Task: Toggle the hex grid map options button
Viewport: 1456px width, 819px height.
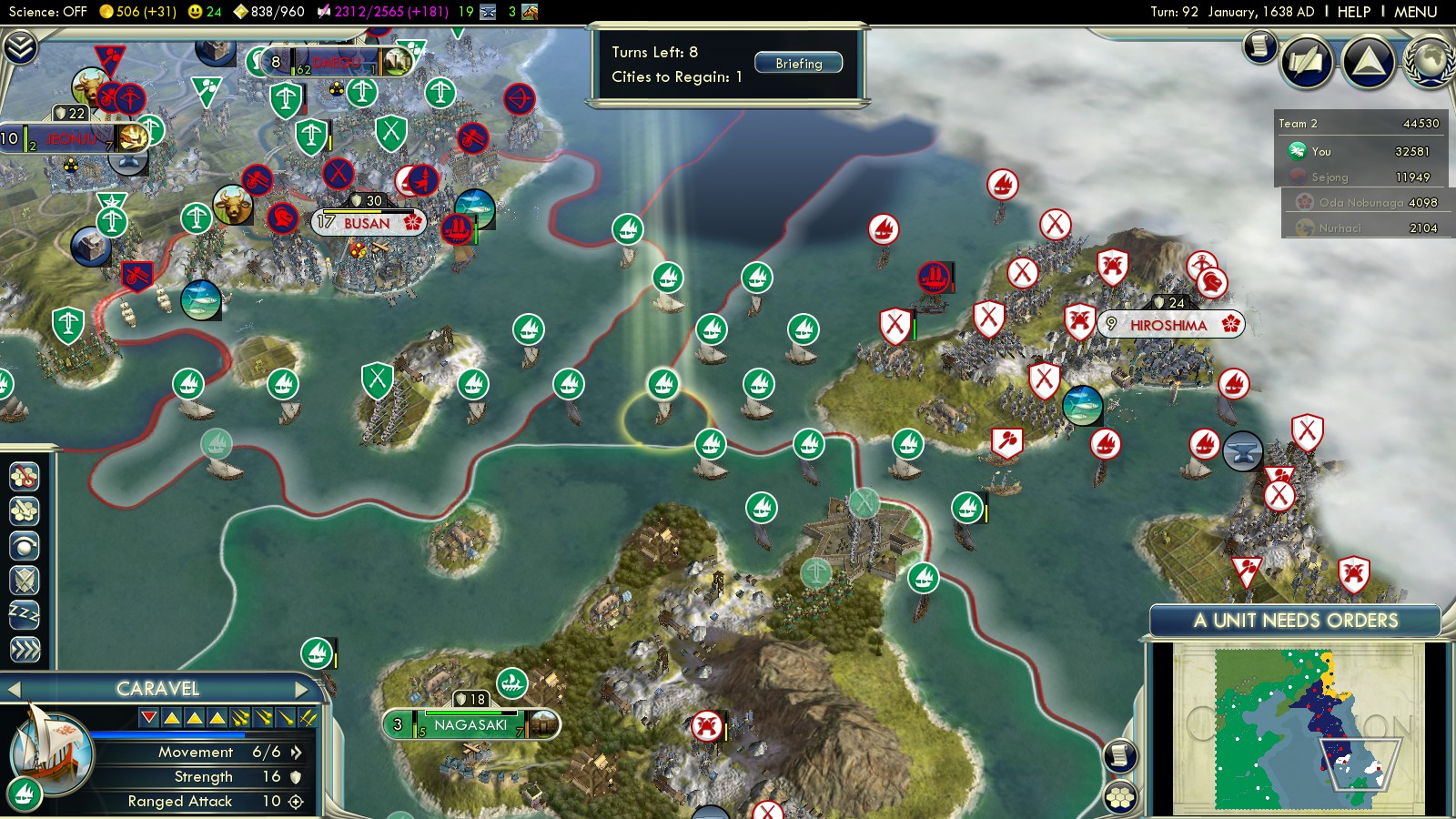Action: click(1120, 798)
